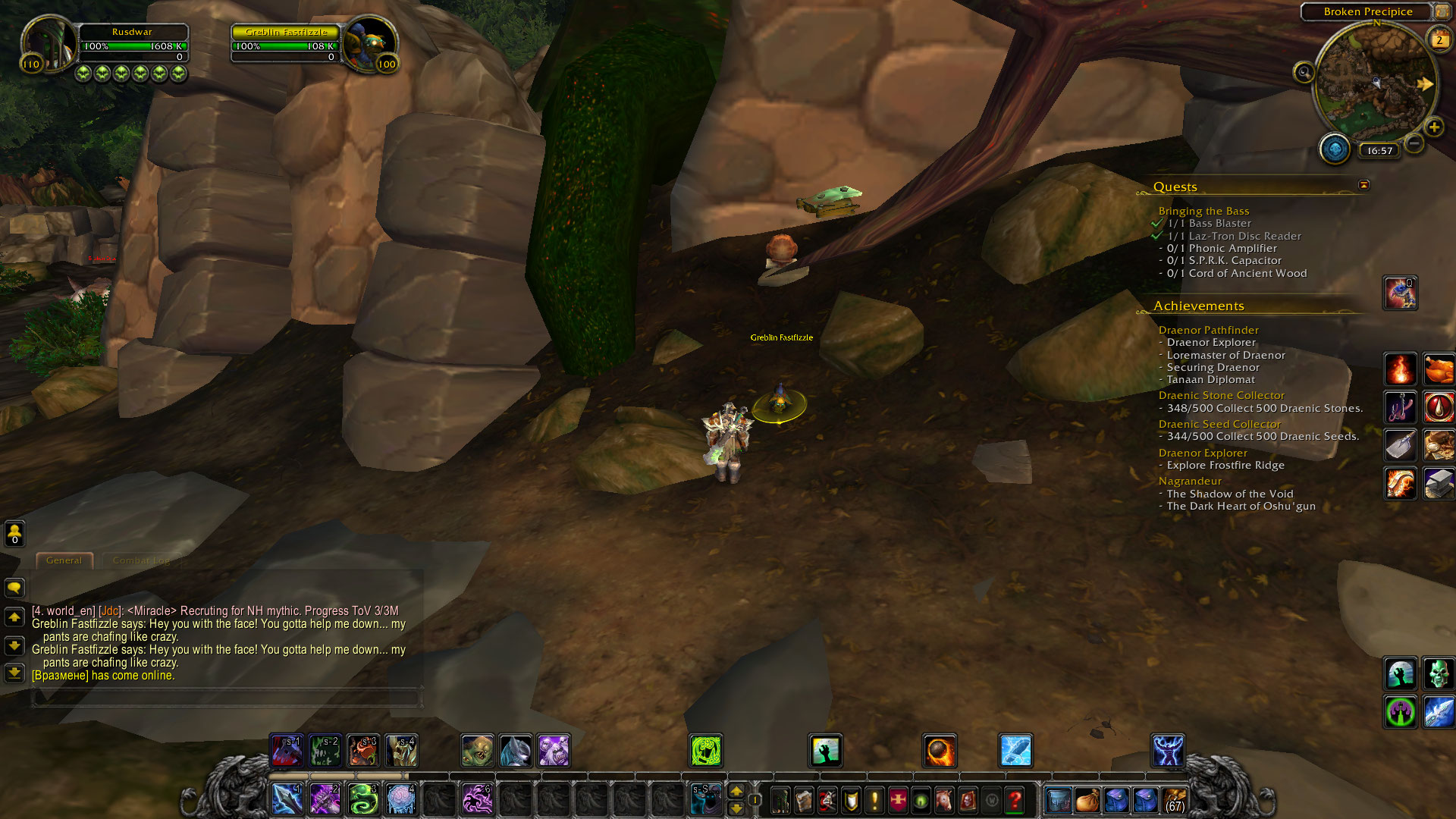Click the minimap tracking magnifier button

[1304, 73]
